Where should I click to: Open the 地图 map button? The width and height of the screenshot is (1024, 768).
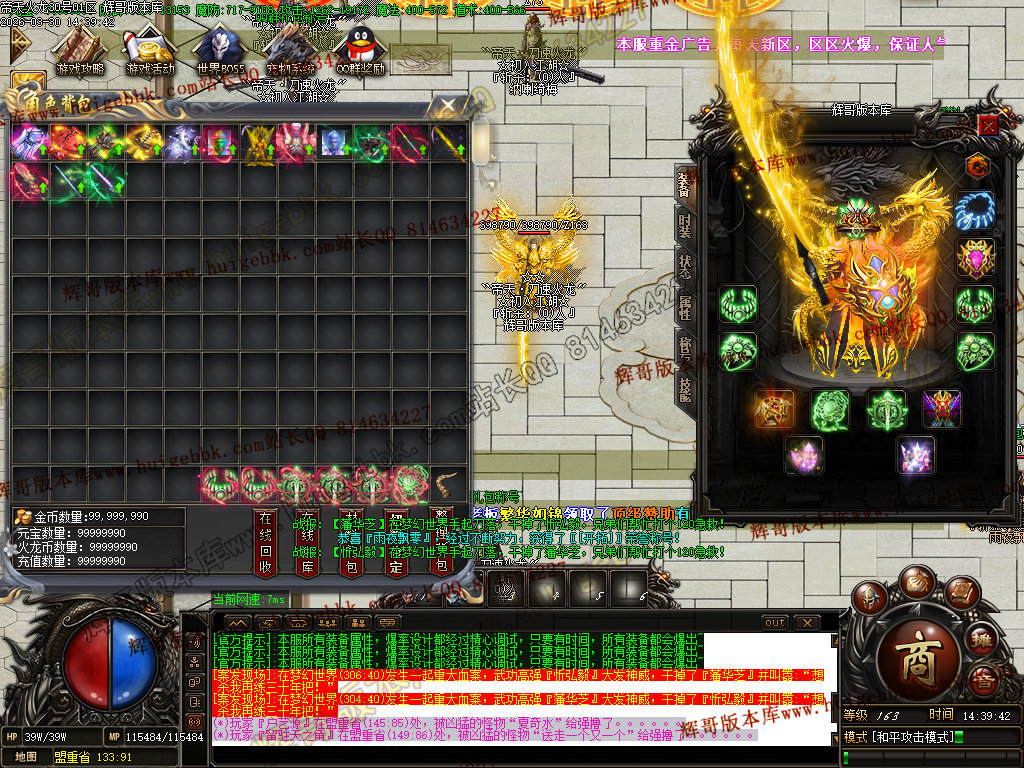click(26, 757)
